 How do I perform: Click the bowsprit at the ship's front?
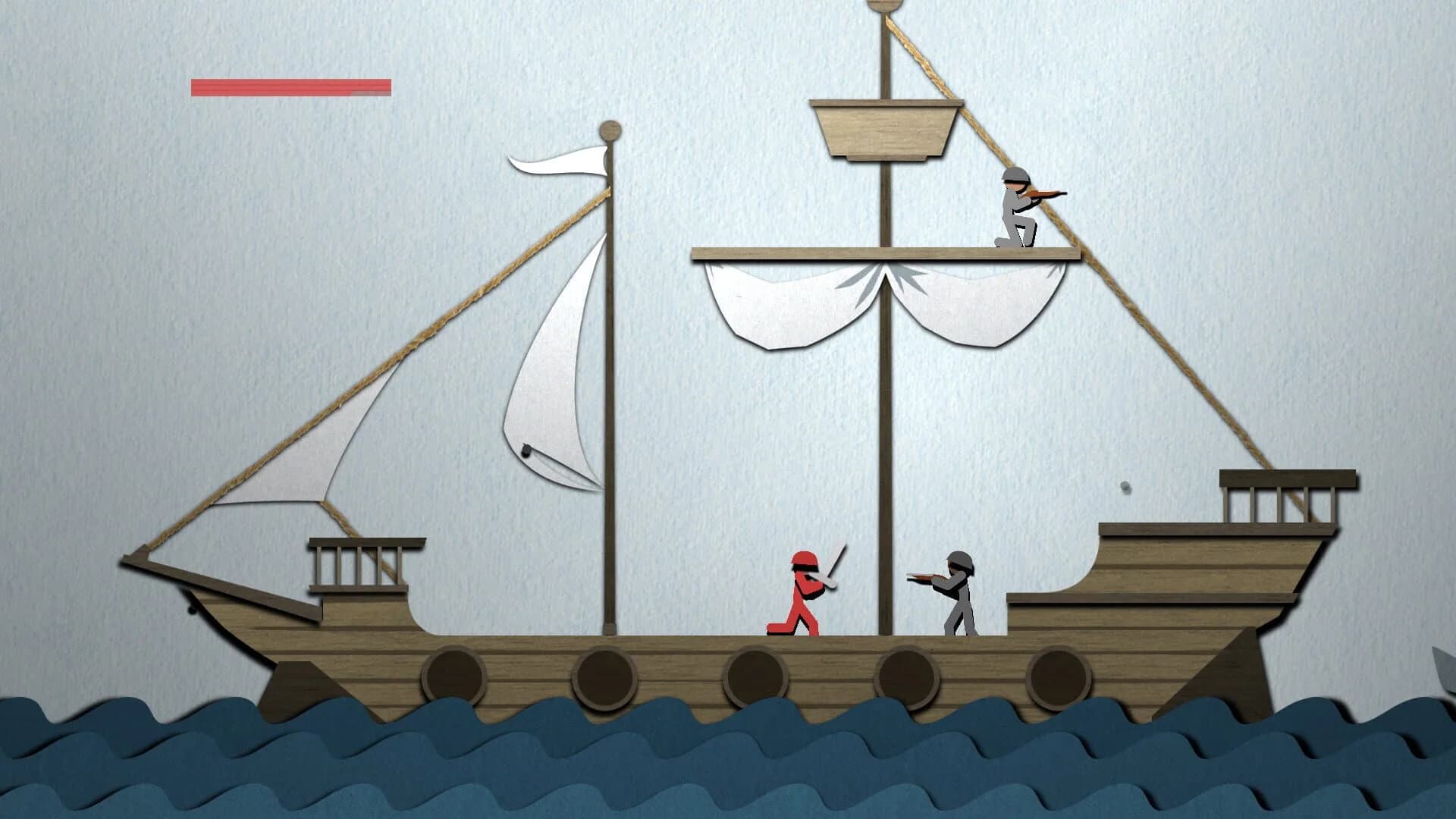197,573
